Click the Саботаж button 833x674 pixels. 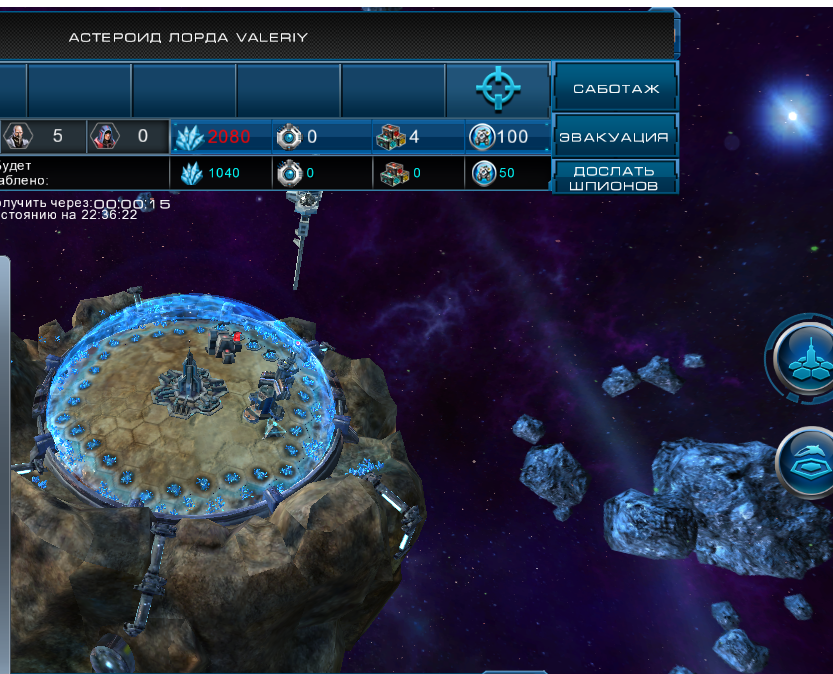pos(615,89)
